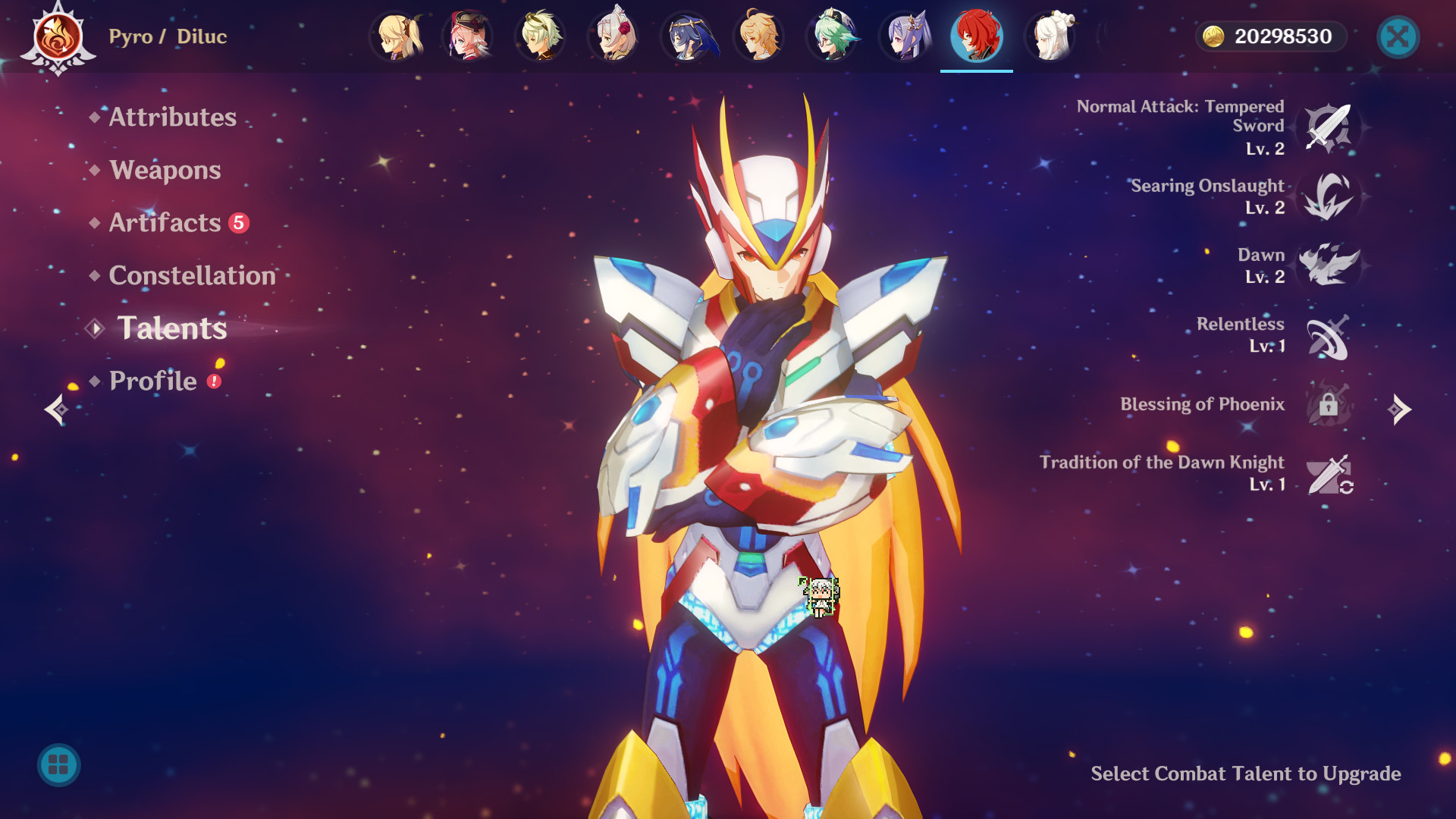Select the Lumine character avatar
Image resolution: width=1456 pixels, height=819 pixels.
click(396, 36)
